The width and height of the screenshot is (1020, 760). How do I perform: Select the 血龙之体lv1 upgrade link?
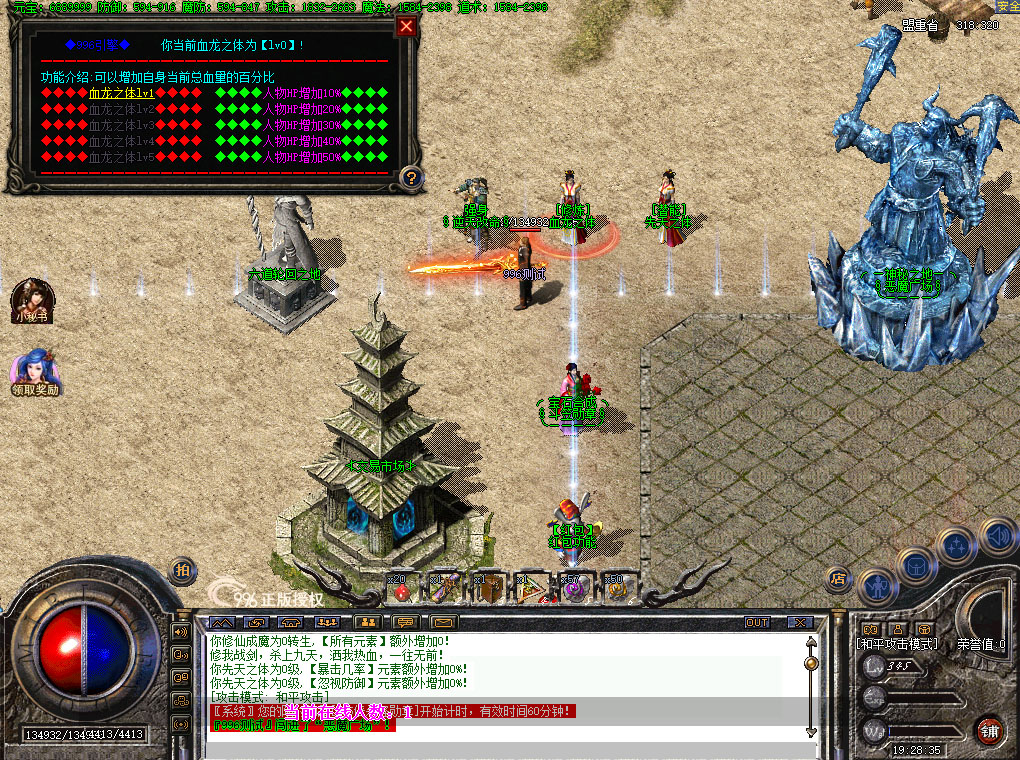coord(122,93)
